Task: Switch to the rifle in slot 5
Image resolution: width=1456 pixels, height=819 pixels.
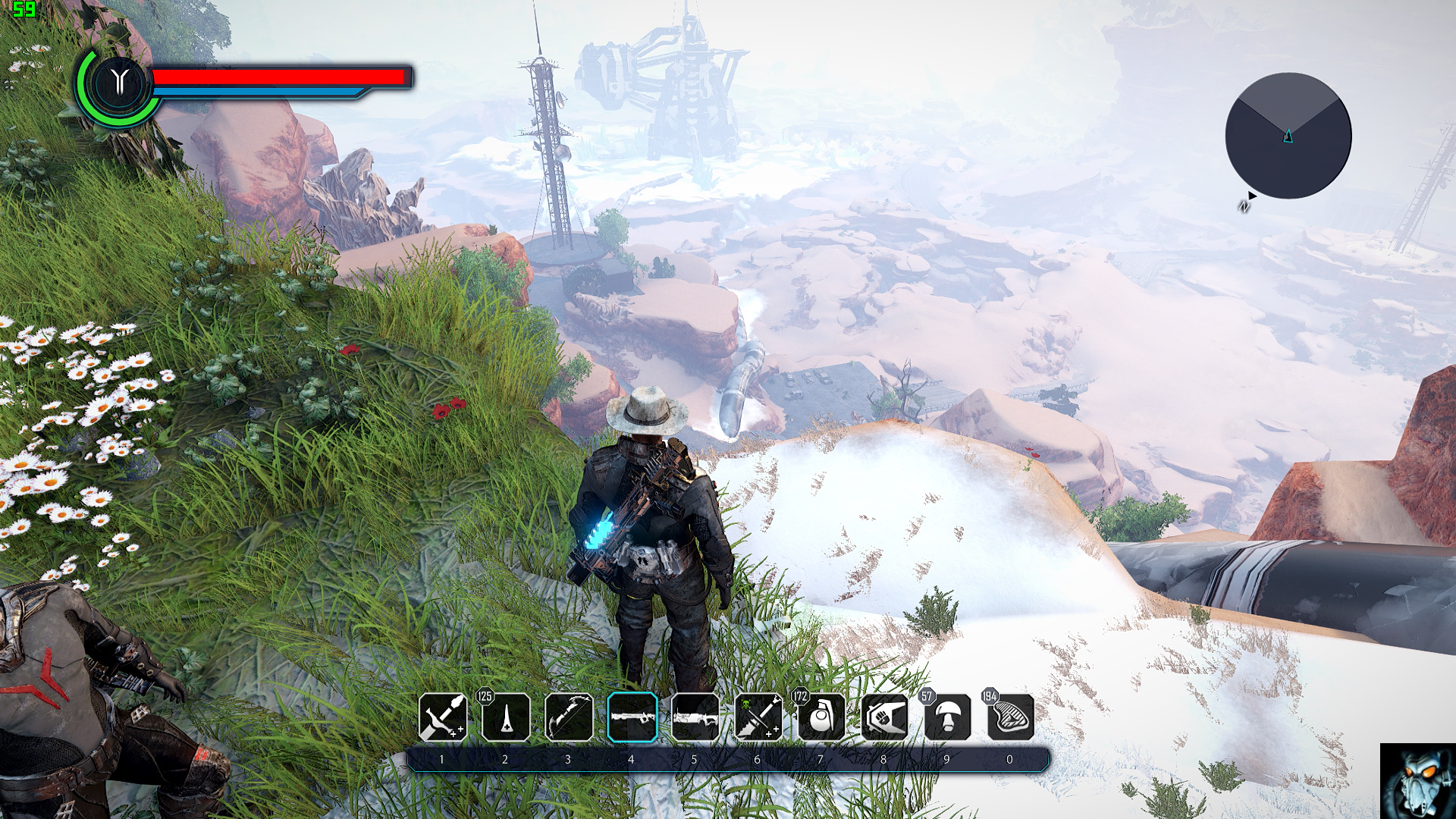Action: pos(695,717)
